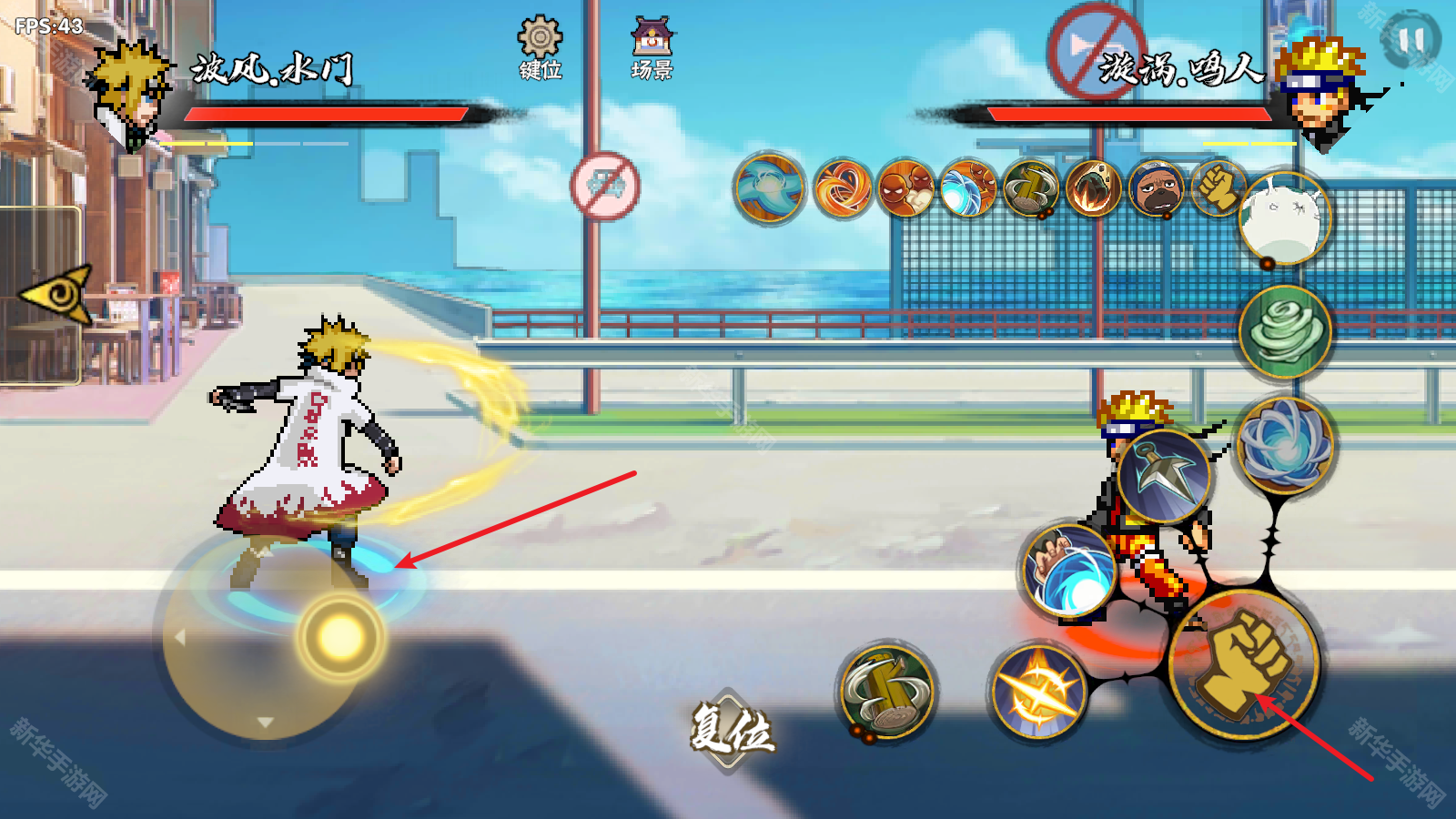Viewport: 1456px width, 819px height.
Task: Pause the fight
Action: 1410,40
